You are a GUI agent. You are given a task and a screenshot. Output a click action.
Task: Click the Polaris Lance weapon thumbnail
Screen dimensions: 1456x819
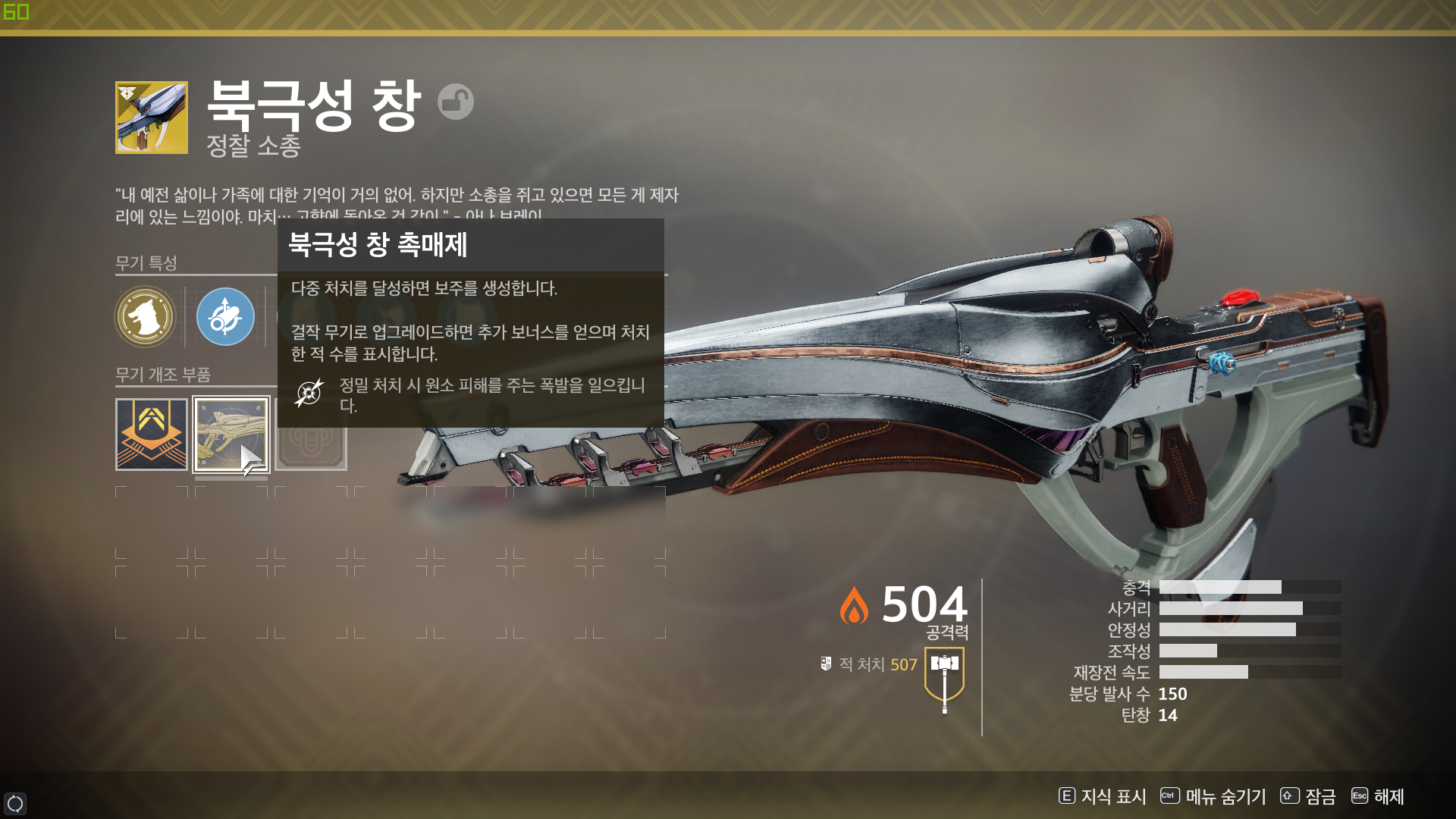pos(152,118)
